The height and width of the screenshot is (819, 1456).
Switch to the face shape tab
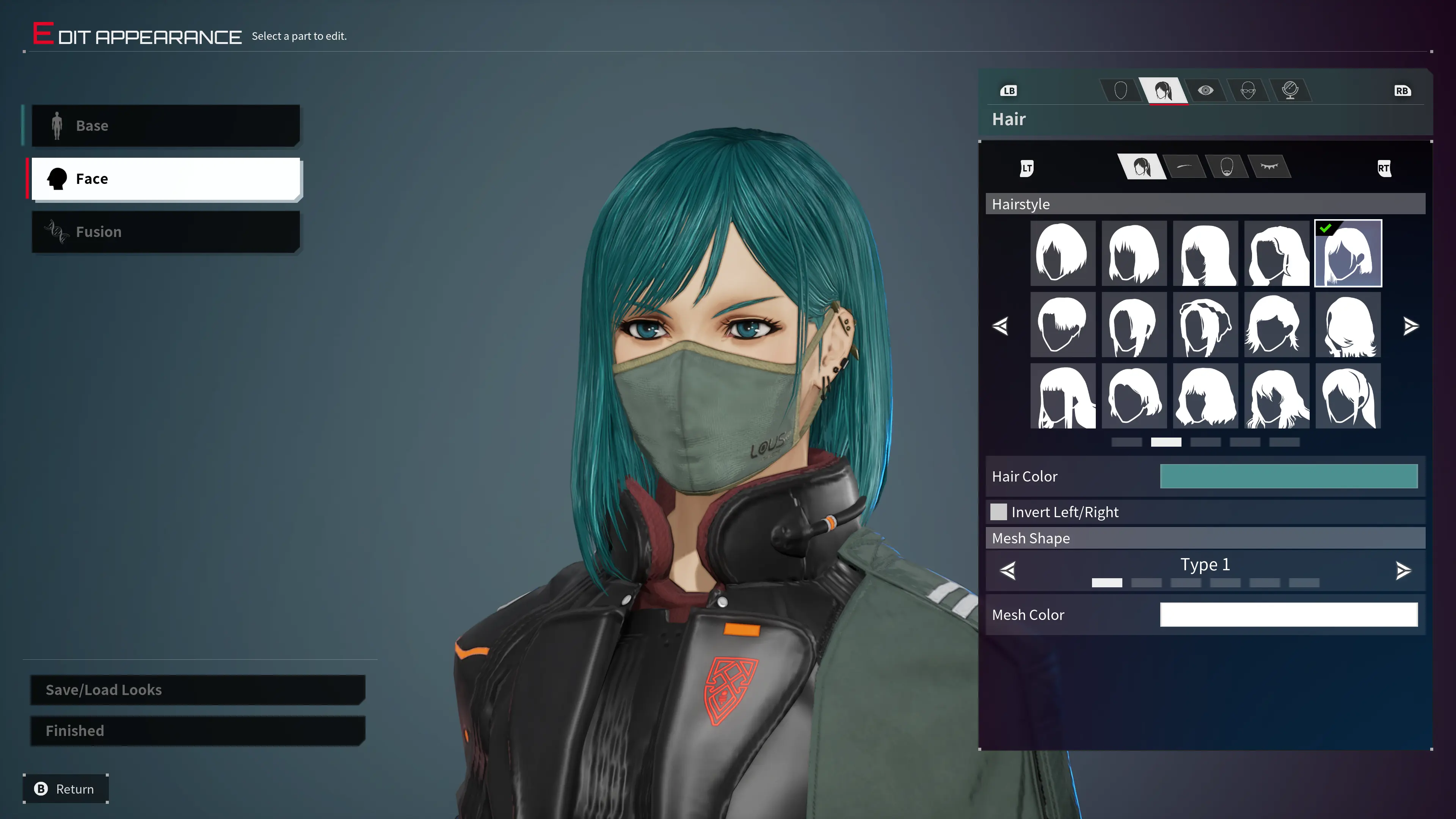pos(1121,91)
